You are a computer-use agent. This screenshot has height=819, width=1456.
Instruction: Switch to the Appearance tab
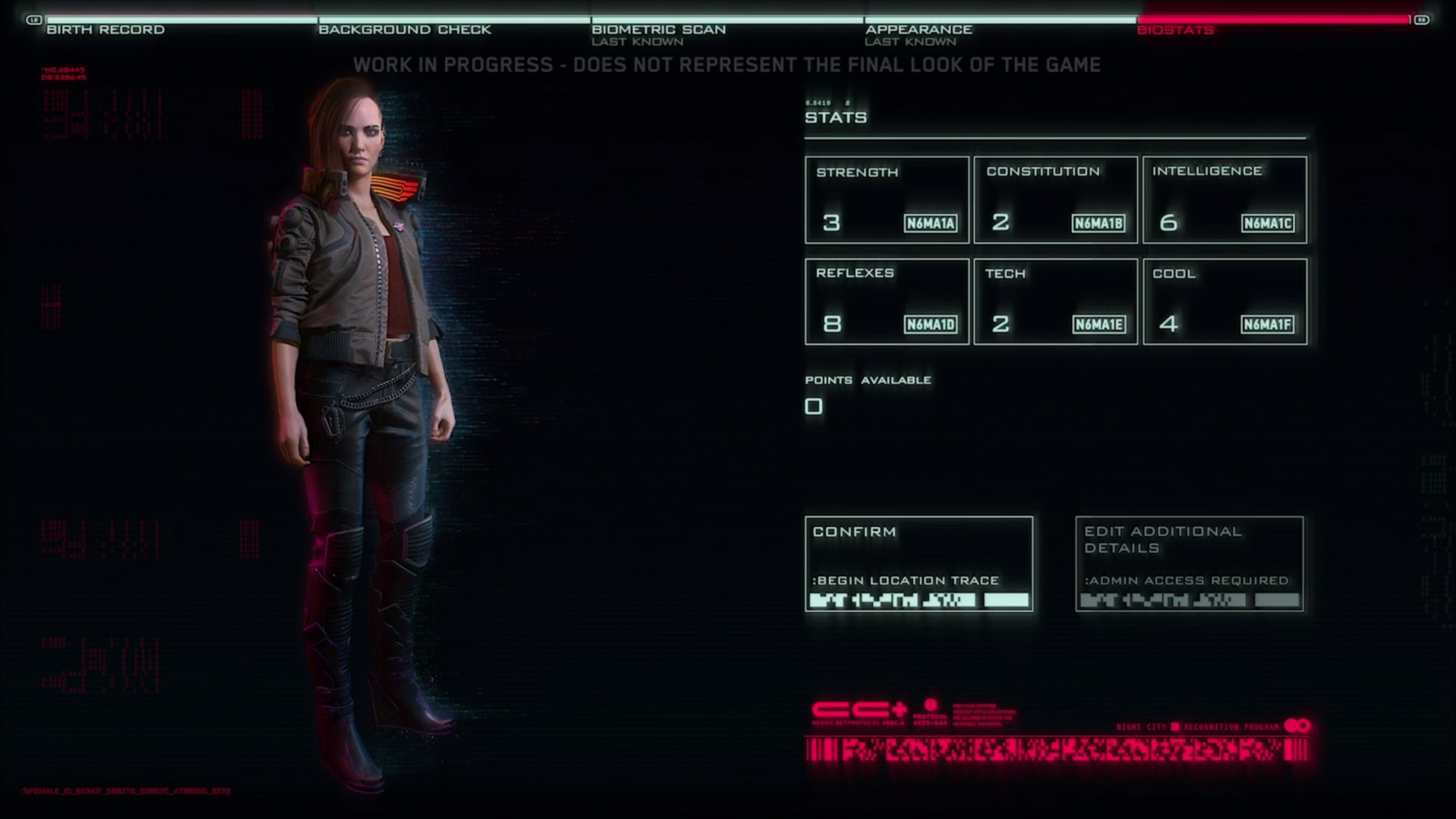(x=918, y=29)
